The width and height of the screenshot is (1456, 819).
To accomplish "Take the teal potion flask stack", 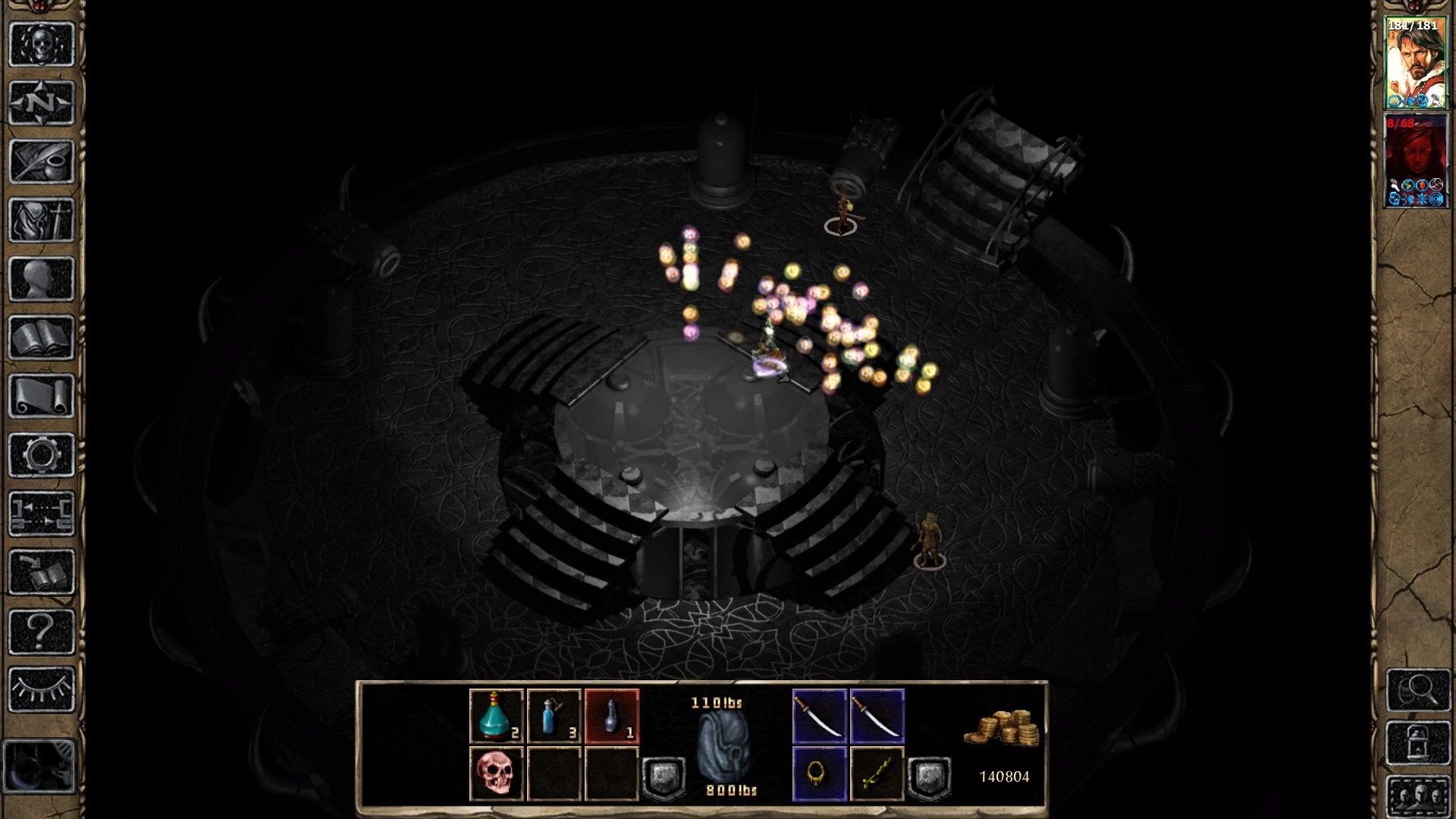I will pos(497,716).
